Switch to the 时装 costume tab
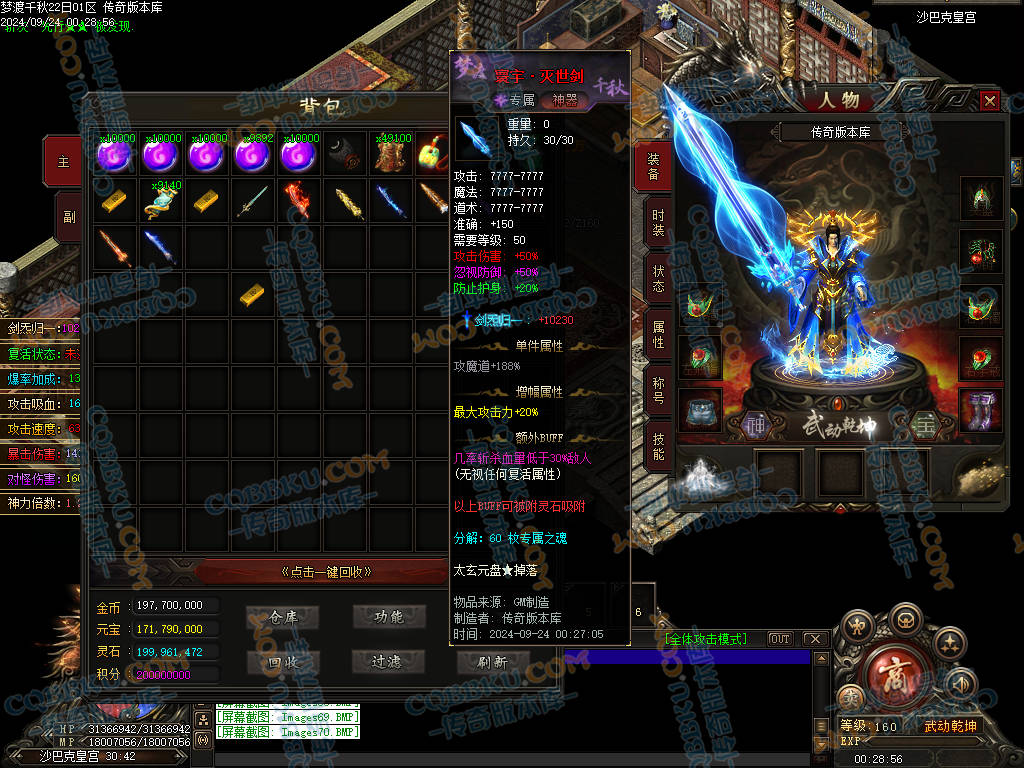This screenshot has width=1024, height=768. [x=656, y=222]
